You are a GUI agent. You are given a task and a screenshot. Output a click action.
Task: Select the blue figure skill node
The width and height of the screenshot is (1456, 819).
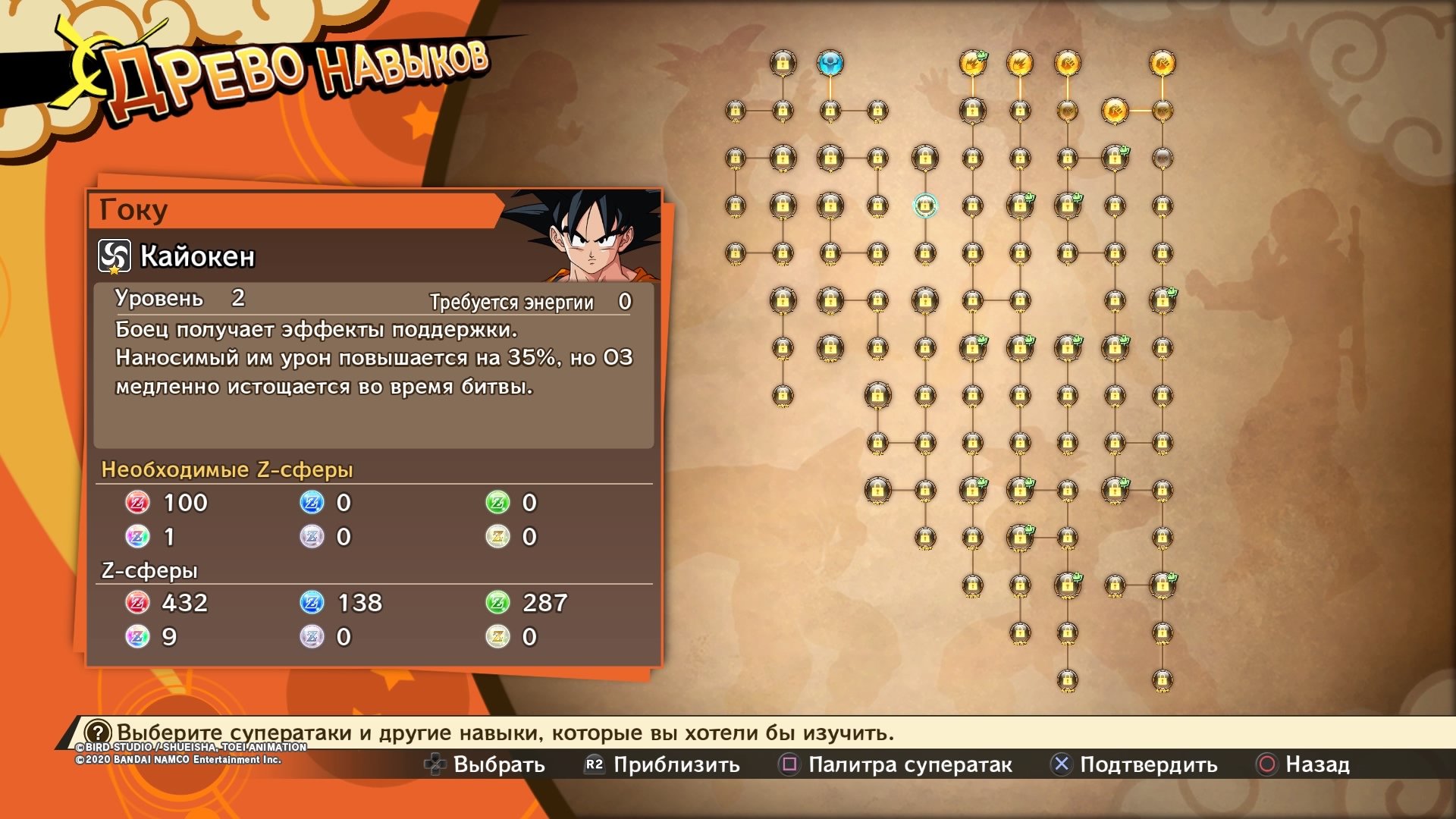pos(830,63)
